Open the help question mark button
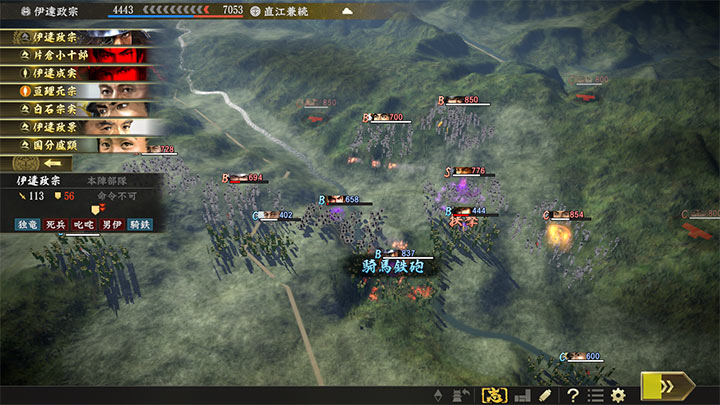This screenshot has width=720, height=405. [573, 395]
